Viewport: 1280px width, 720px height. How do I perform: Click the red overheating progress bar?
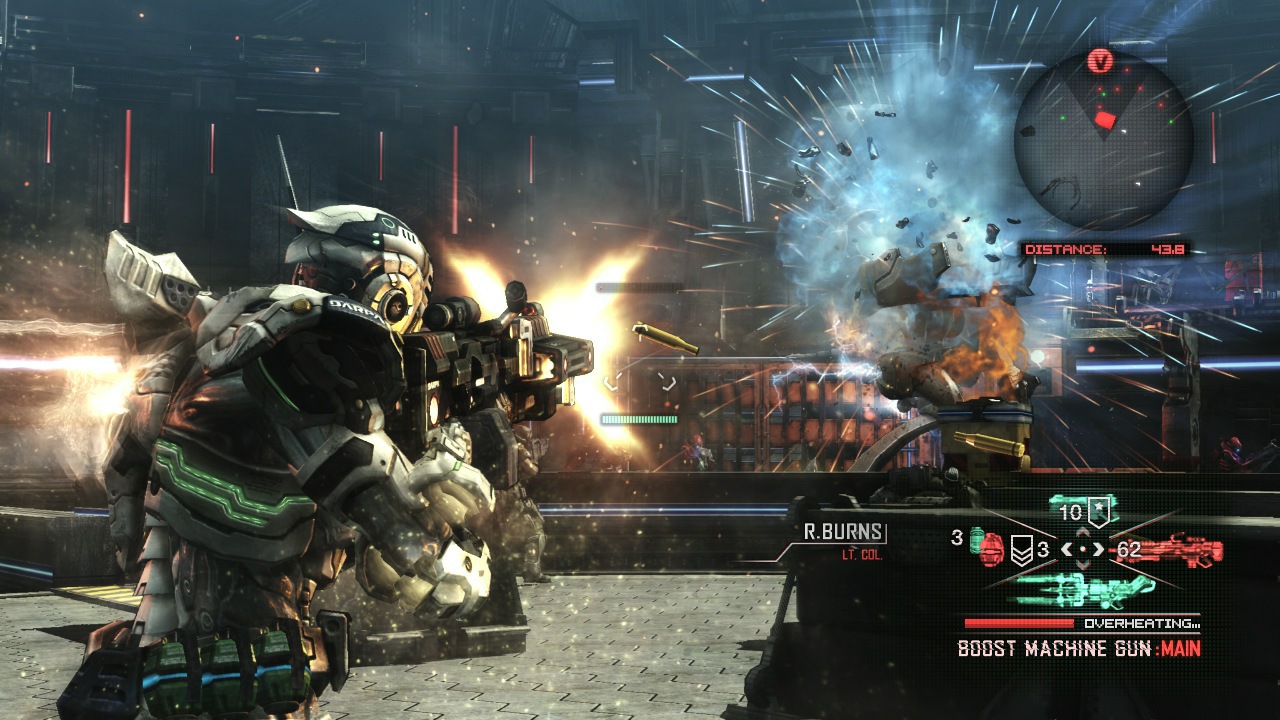[1019, 623]
